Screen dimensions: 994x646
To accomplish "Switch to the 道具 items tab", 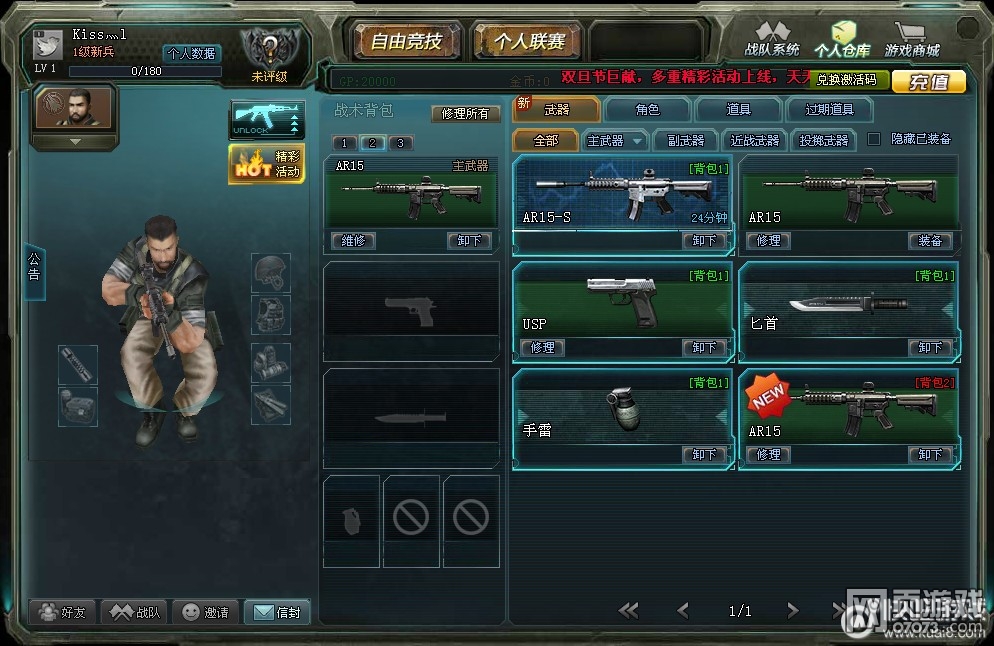I will pyautogui.click(x=738, y=110).
